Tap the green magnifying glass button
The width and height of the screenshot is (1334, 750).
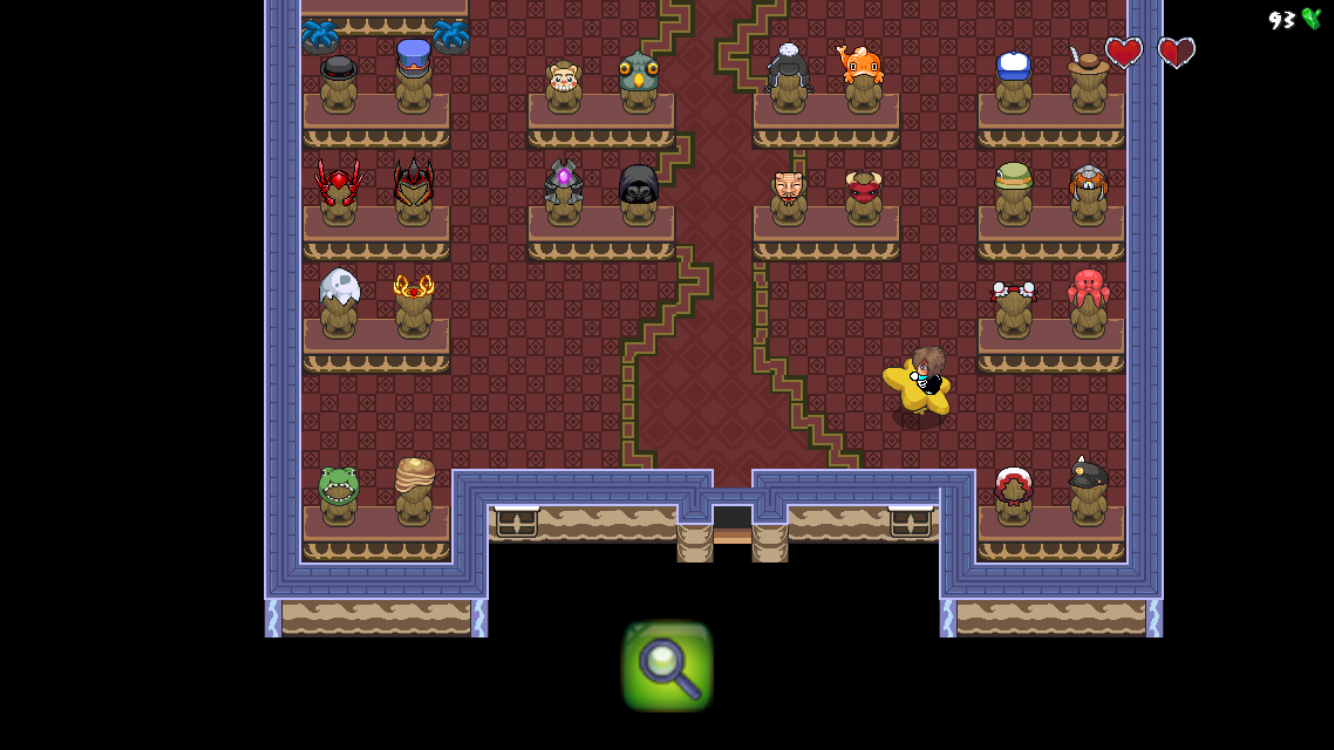(667, 666)
